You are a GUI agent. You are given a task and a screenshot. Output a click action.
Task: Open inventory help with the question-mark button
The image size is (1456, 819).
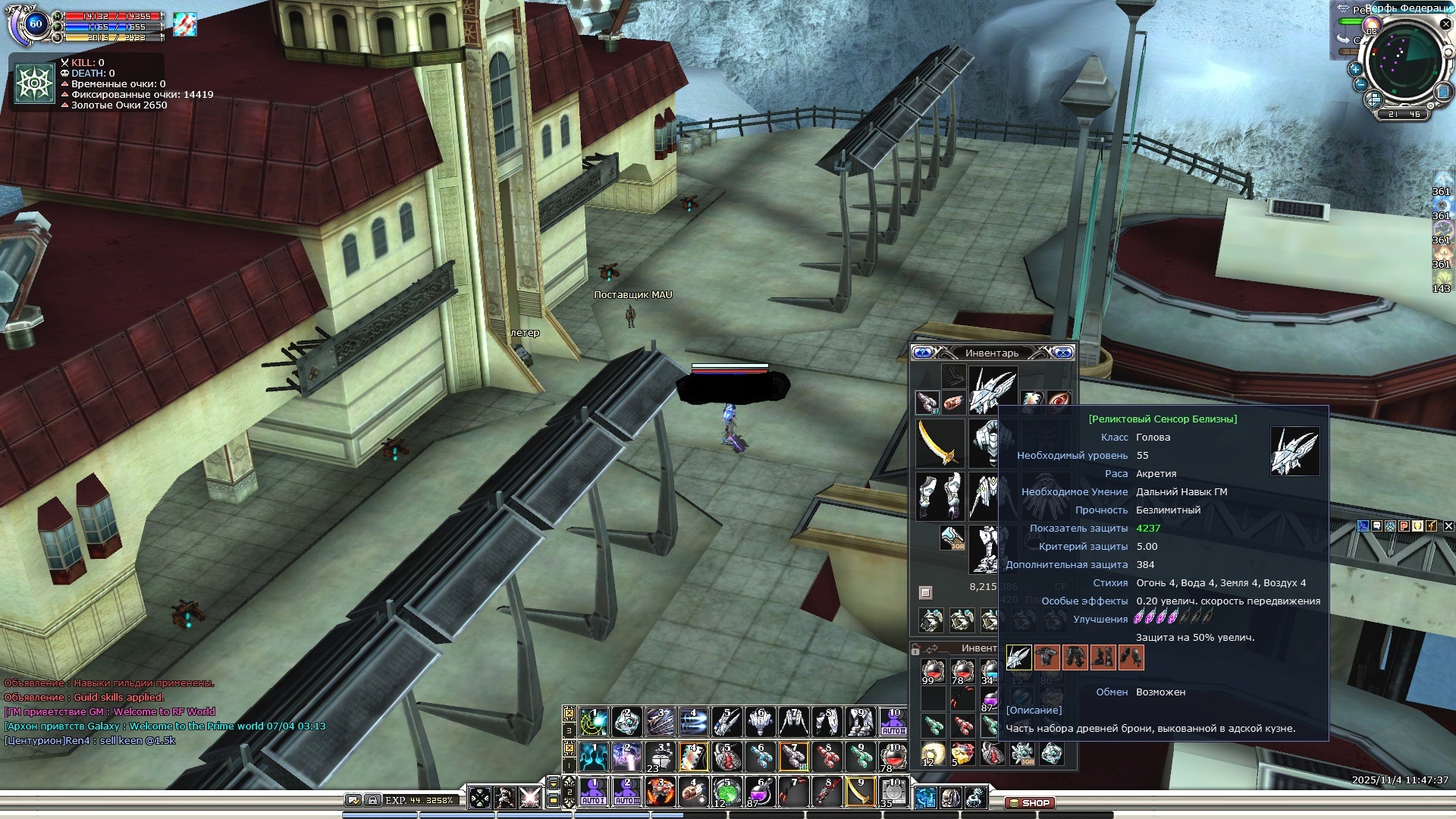click(x=922, y=353)
